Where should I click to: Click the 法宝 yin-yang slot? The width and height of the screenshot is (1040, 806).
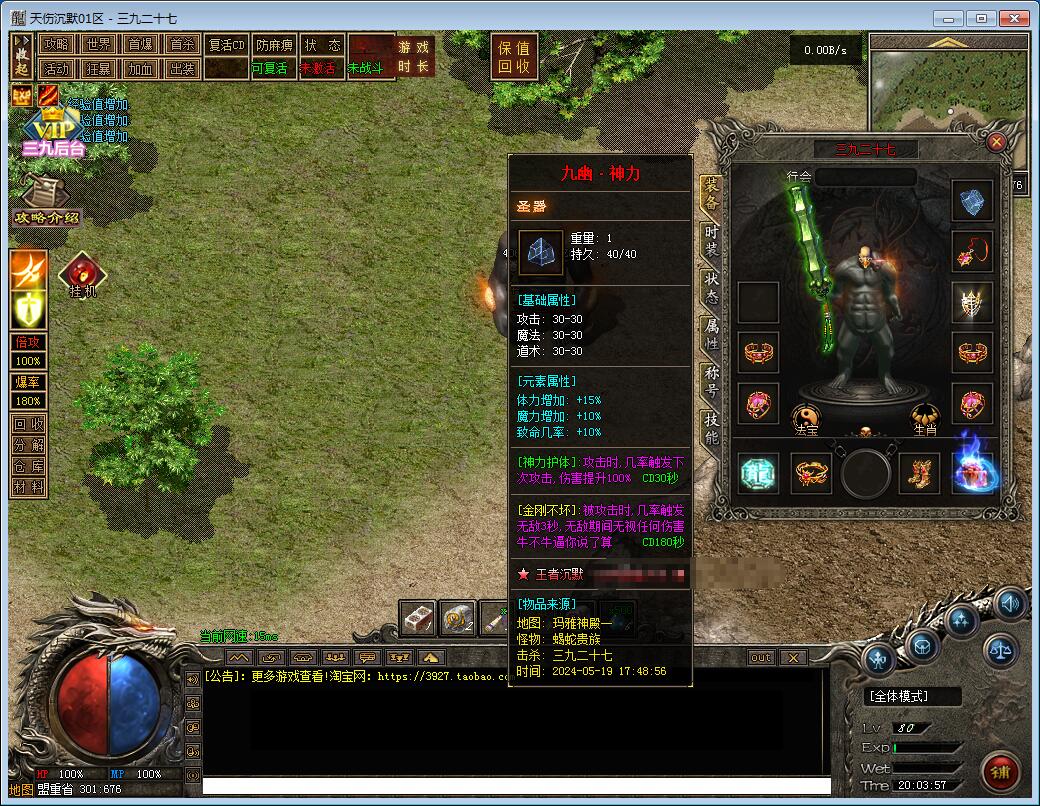pos(807,419)
